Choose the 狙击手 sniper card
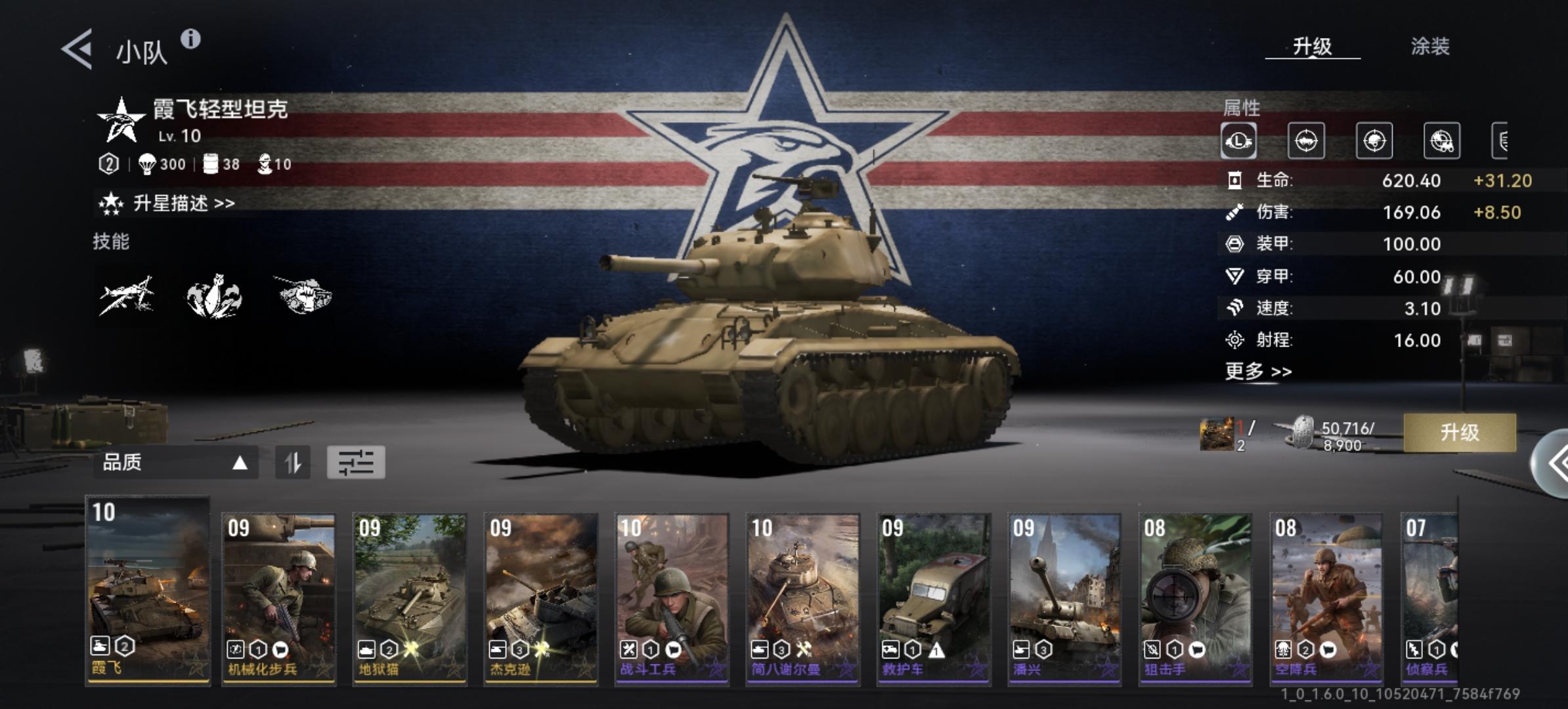This screenshot has height=709, width=1568. coord(1195,599)
